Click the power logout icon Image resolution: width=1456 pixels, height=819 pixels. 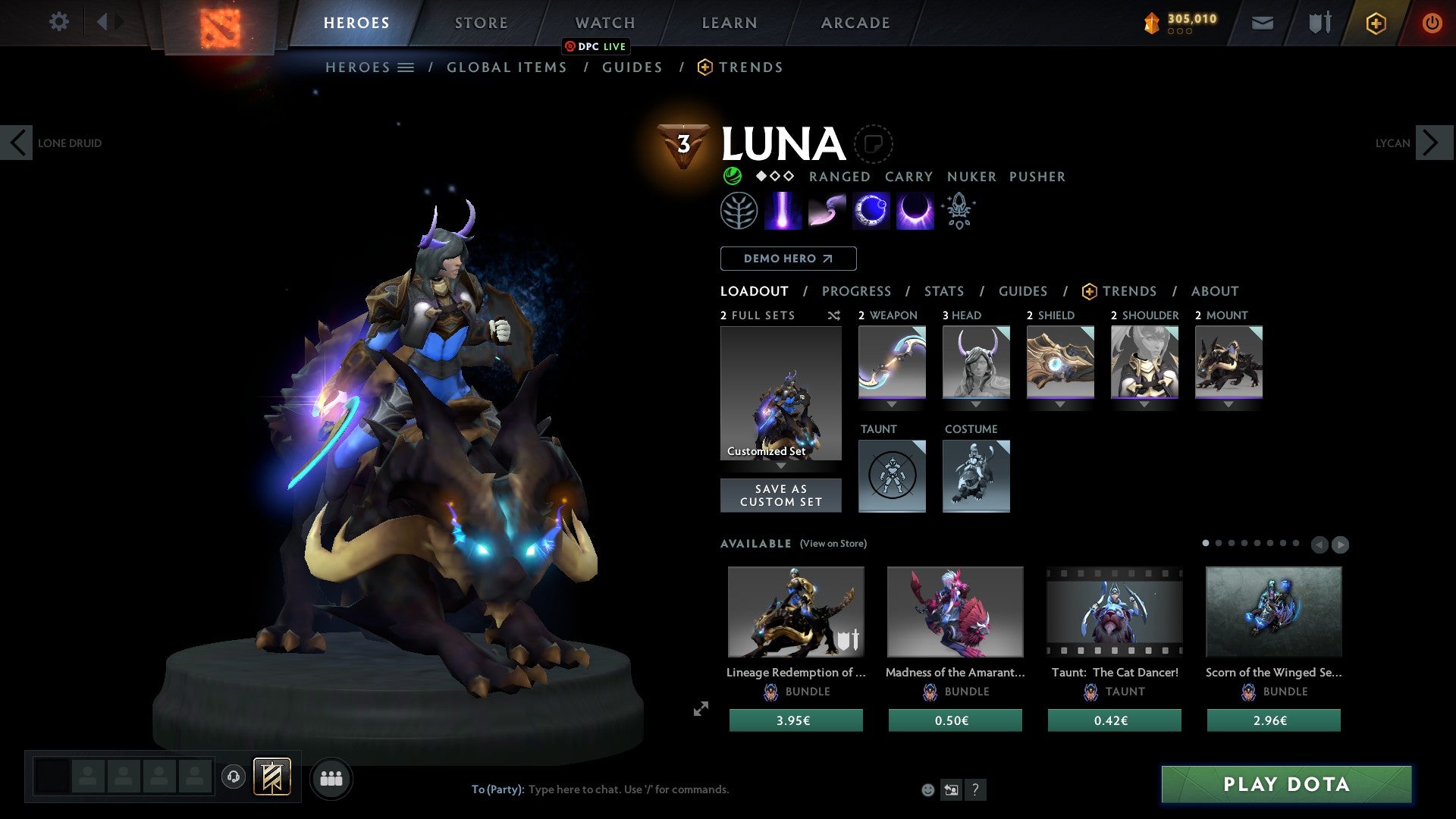coord(1432,23)
